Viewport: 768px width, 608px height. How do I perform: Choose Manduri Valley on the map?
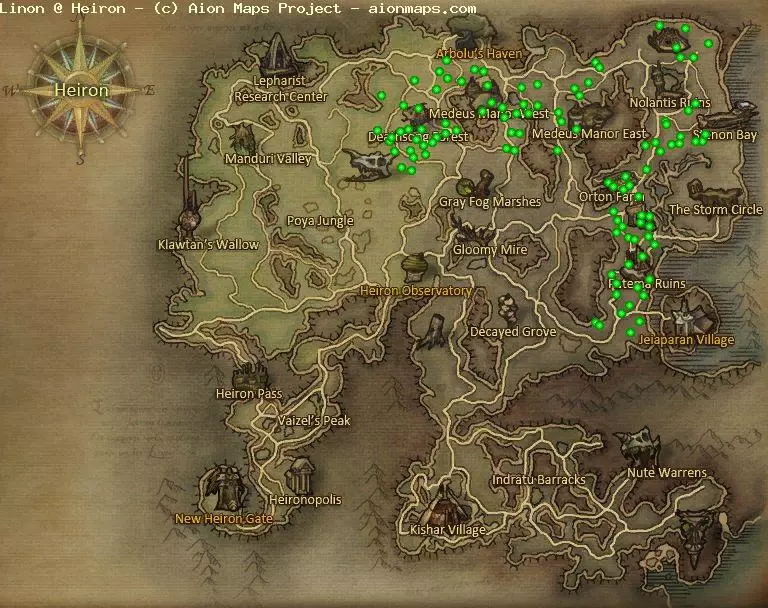click(268, 158)
